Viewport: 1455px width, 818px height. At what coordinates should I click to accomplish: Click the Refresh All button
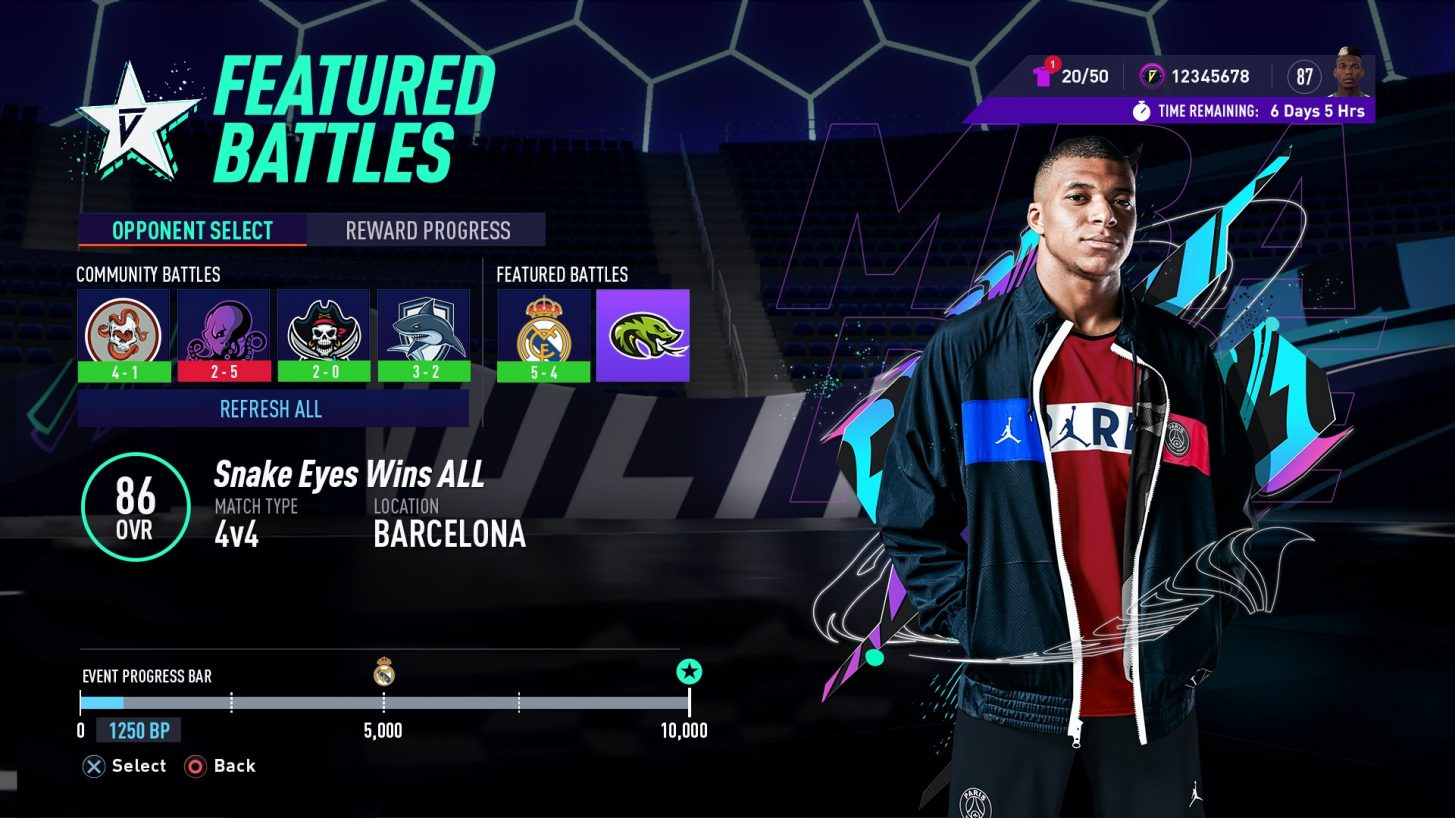point(272,409)
